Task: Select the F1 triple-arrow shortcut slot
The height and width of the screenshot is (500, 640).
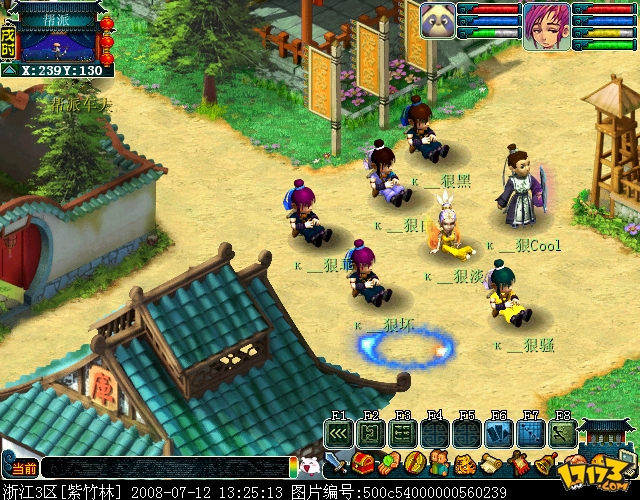Action: pyautogui.click(x=338, y=434)
